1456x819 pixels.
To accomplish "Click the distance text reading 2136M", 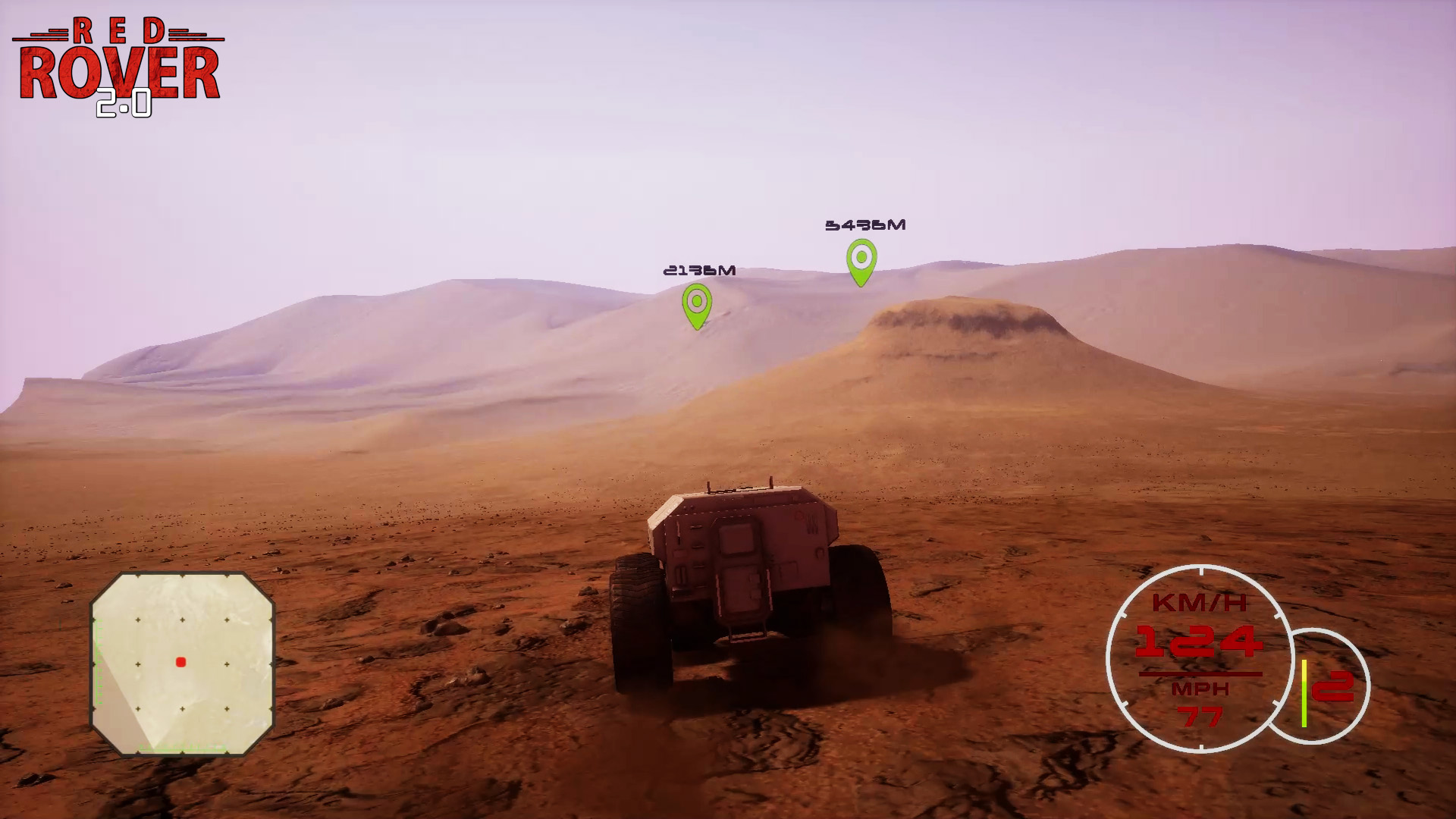I will click(699, 269).
